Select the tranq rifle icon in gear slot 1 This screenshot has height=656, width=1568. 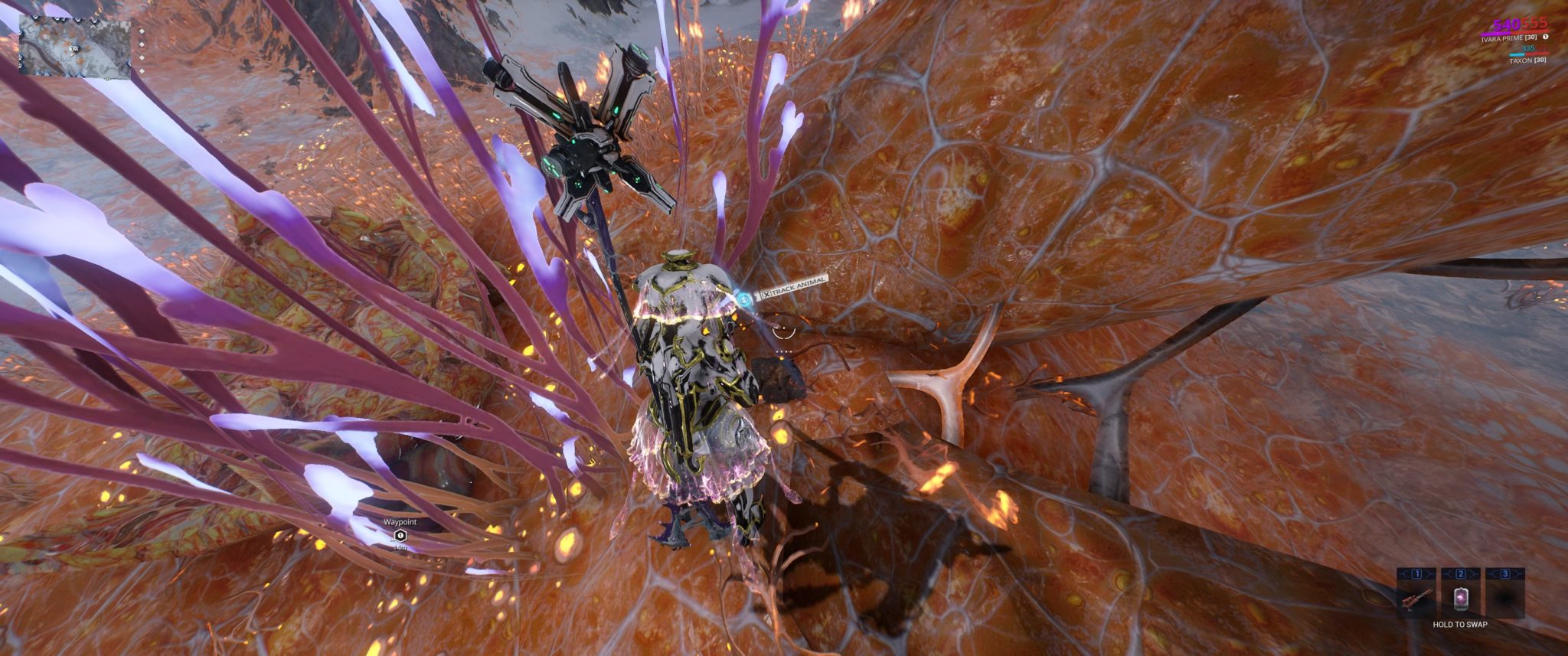[1416, 599]
